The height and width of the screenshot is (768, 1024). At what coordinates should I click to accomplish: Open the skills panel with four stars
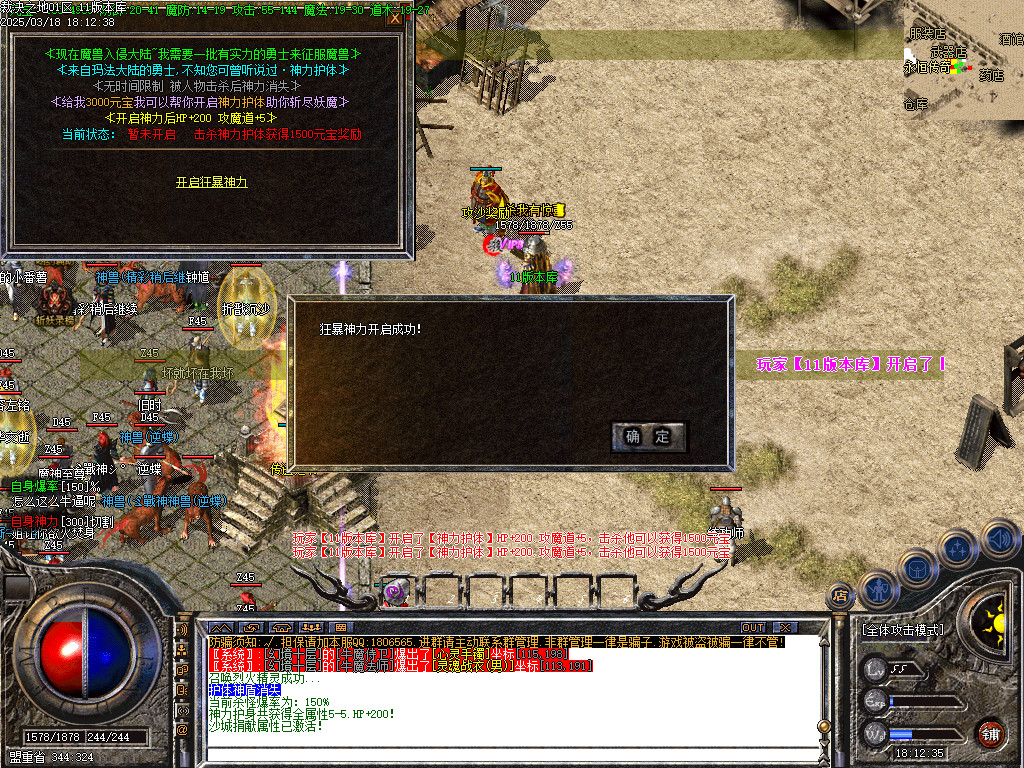pyautogui.click(x=957, y=549)
